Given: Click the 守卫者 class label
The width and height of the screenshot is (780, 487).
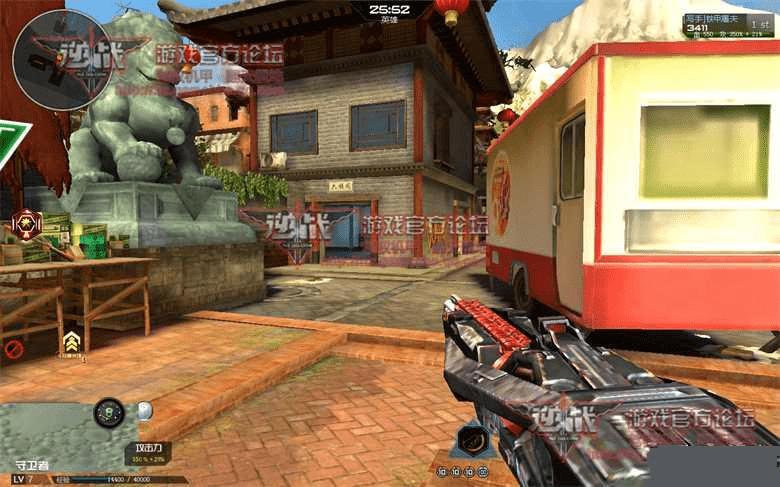Looking at the screenshot, I should 33,465.
